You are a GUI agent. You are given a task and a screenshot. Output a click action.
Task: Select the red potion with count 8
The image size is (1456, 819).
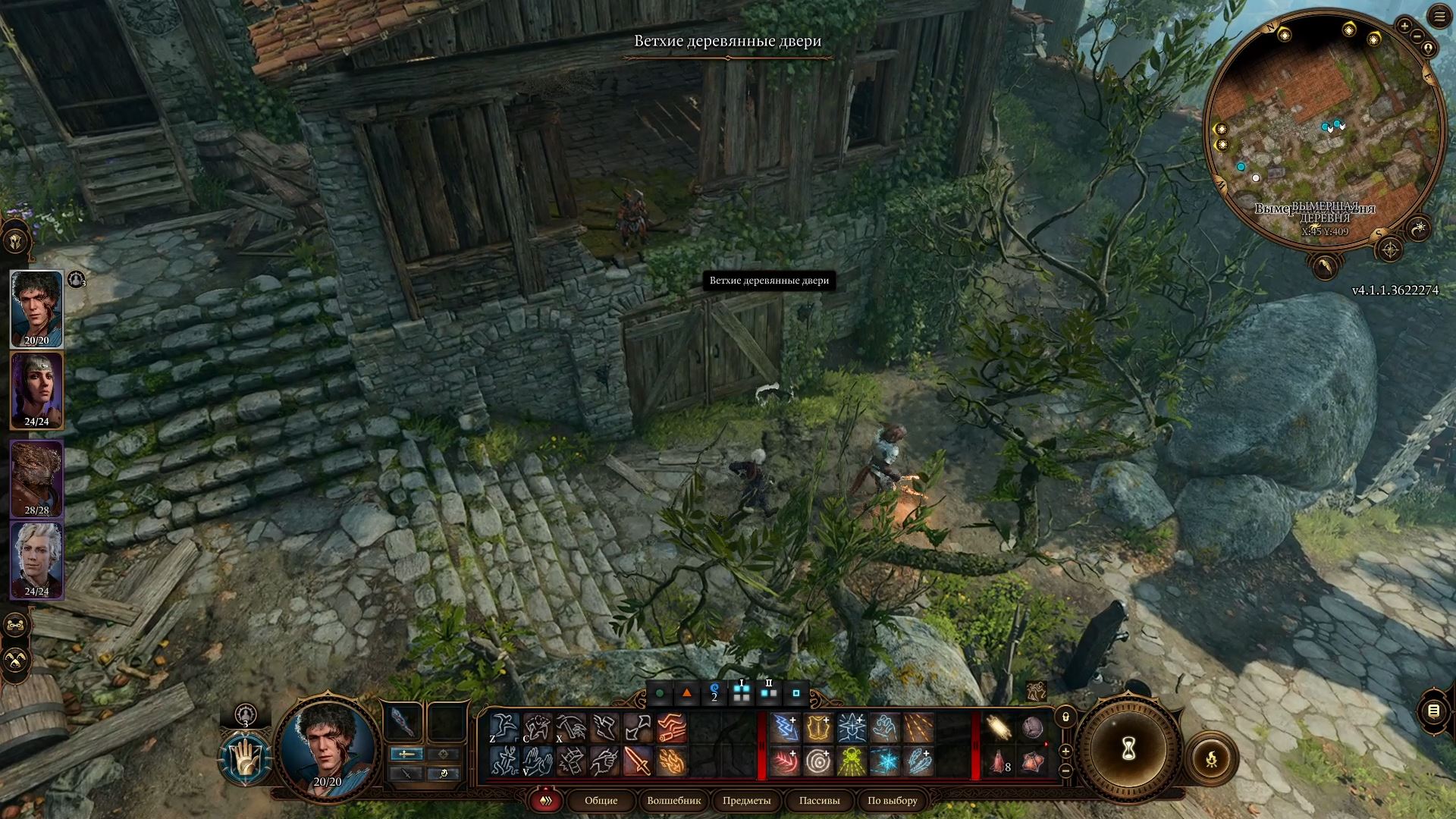pyautogui.click(x=999, y=761)
